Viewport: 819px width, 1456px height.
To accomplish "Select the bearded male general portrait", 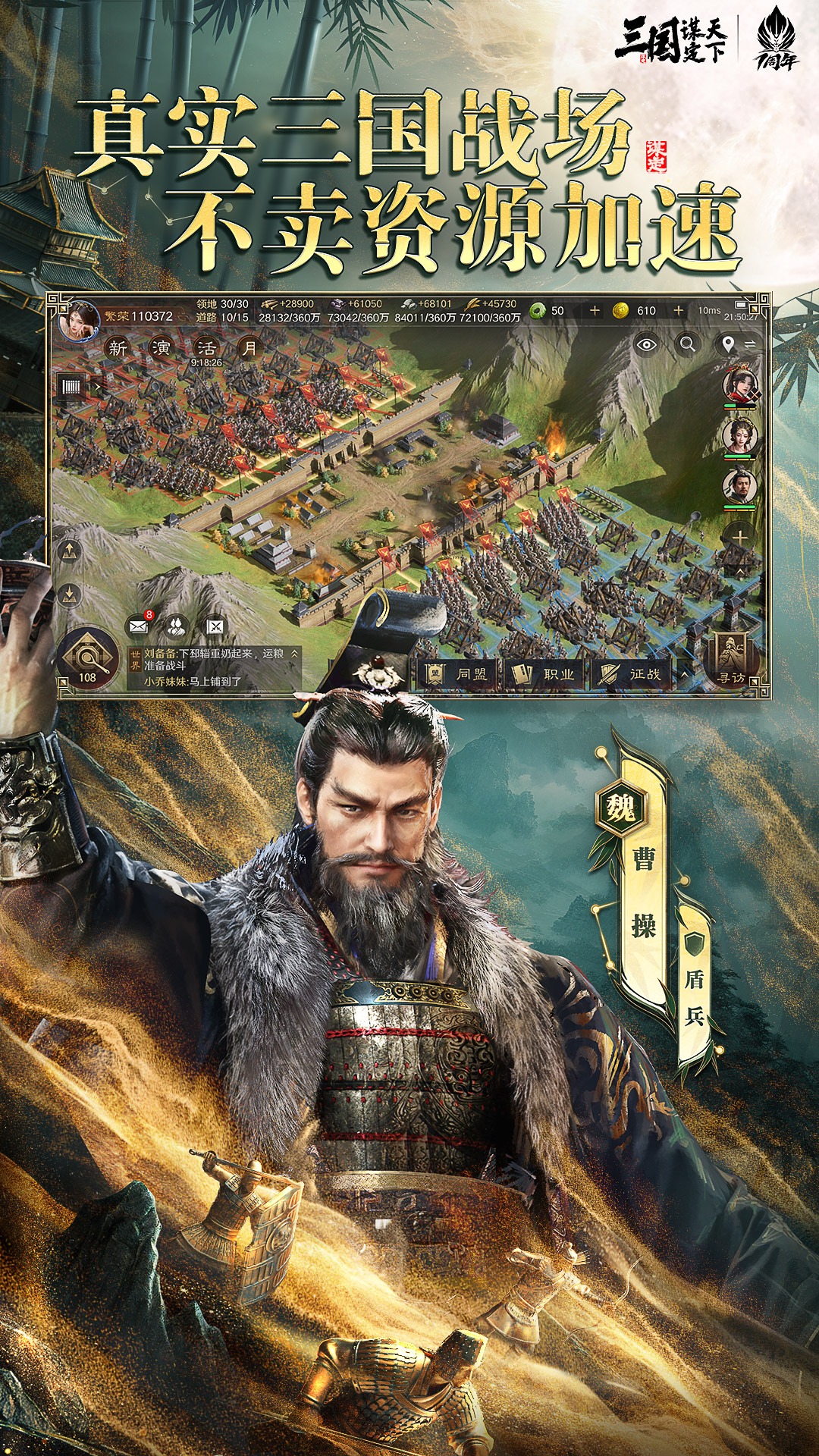I will point(739,486).
